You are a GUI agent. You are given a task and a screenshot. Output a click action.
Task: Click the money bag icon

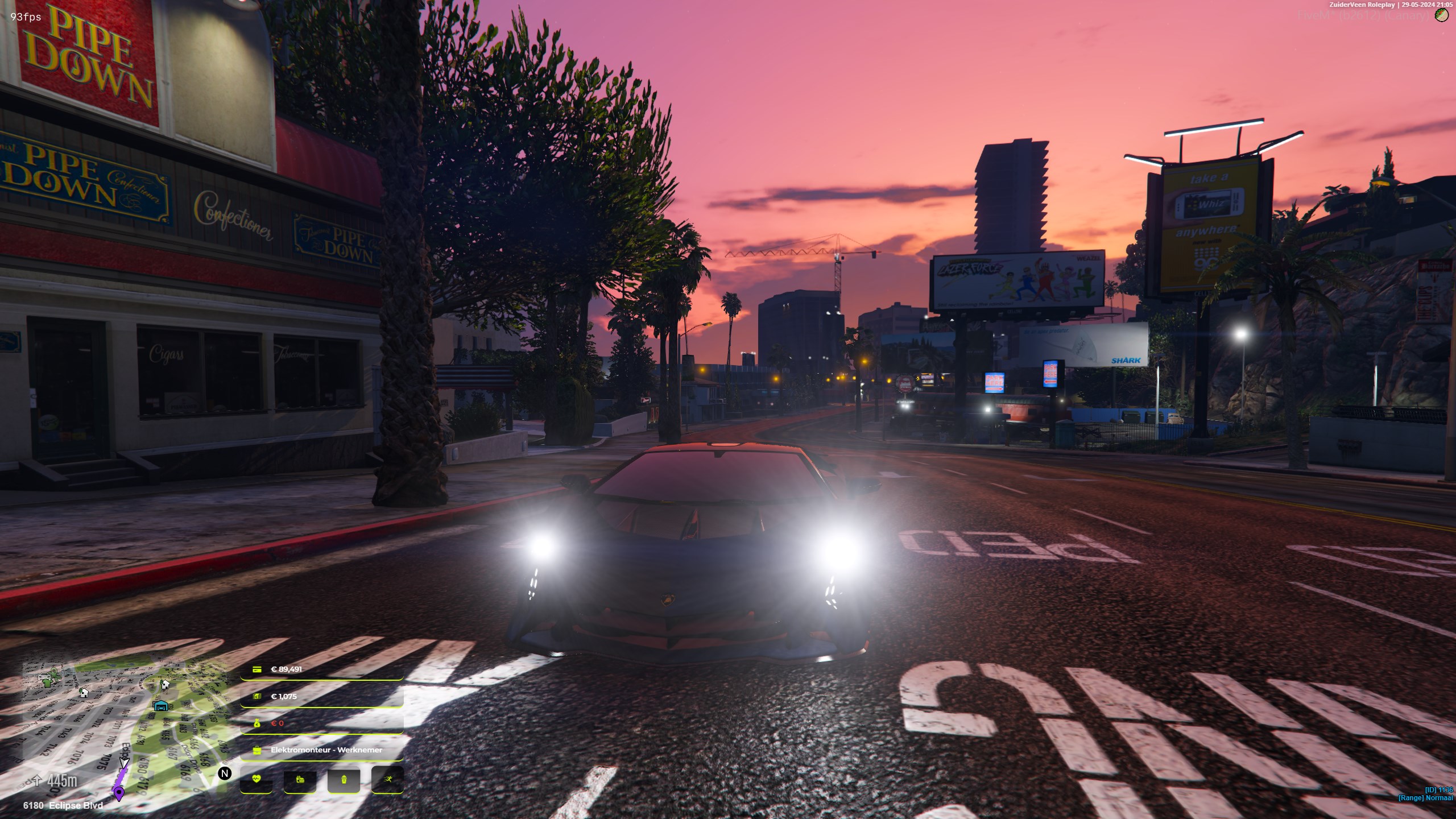pyautogui.click(x=257, y=723)
